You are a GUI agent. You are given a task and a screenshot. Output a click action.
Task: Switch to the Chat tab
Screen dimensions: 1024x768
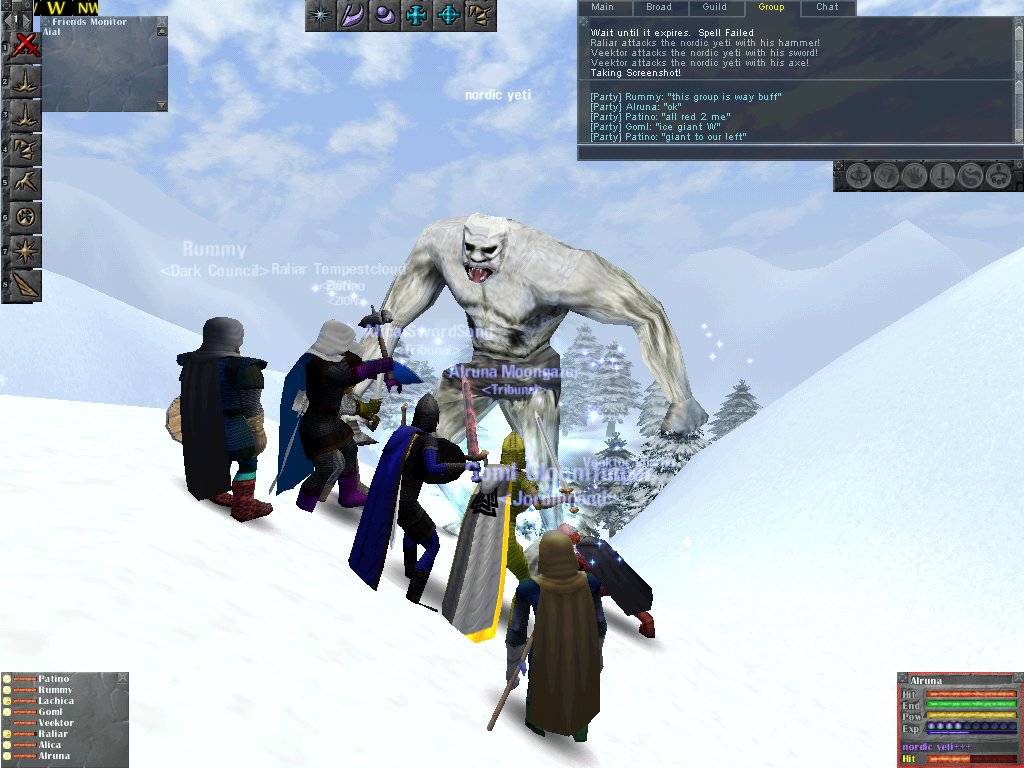(x=827, y=7)
